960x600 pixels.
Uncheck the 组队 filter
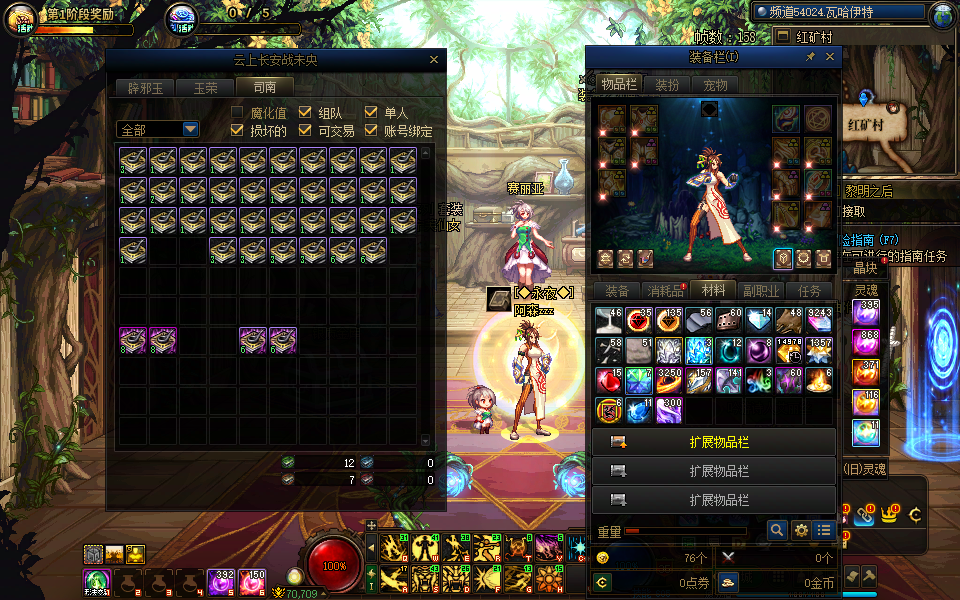coord(306,113)
